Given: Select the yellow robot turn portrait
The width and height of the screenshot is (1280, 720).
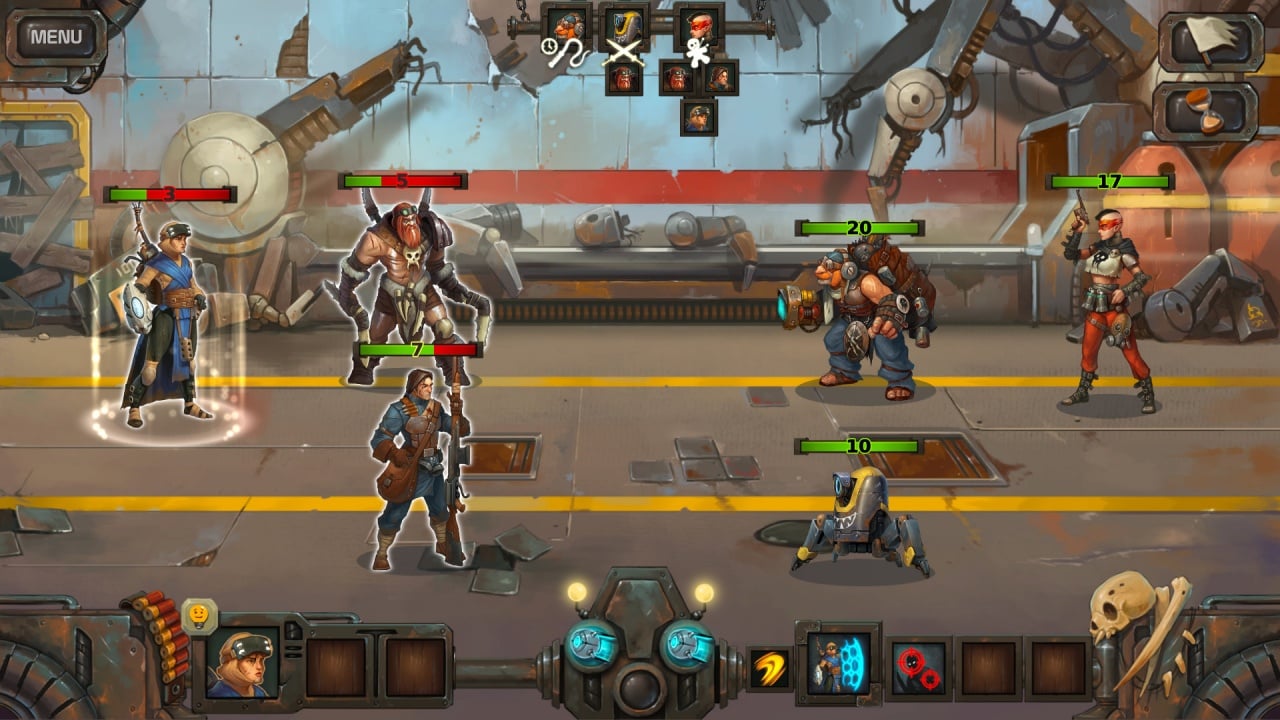Looking at the screenshot, I should coord(625,27).
